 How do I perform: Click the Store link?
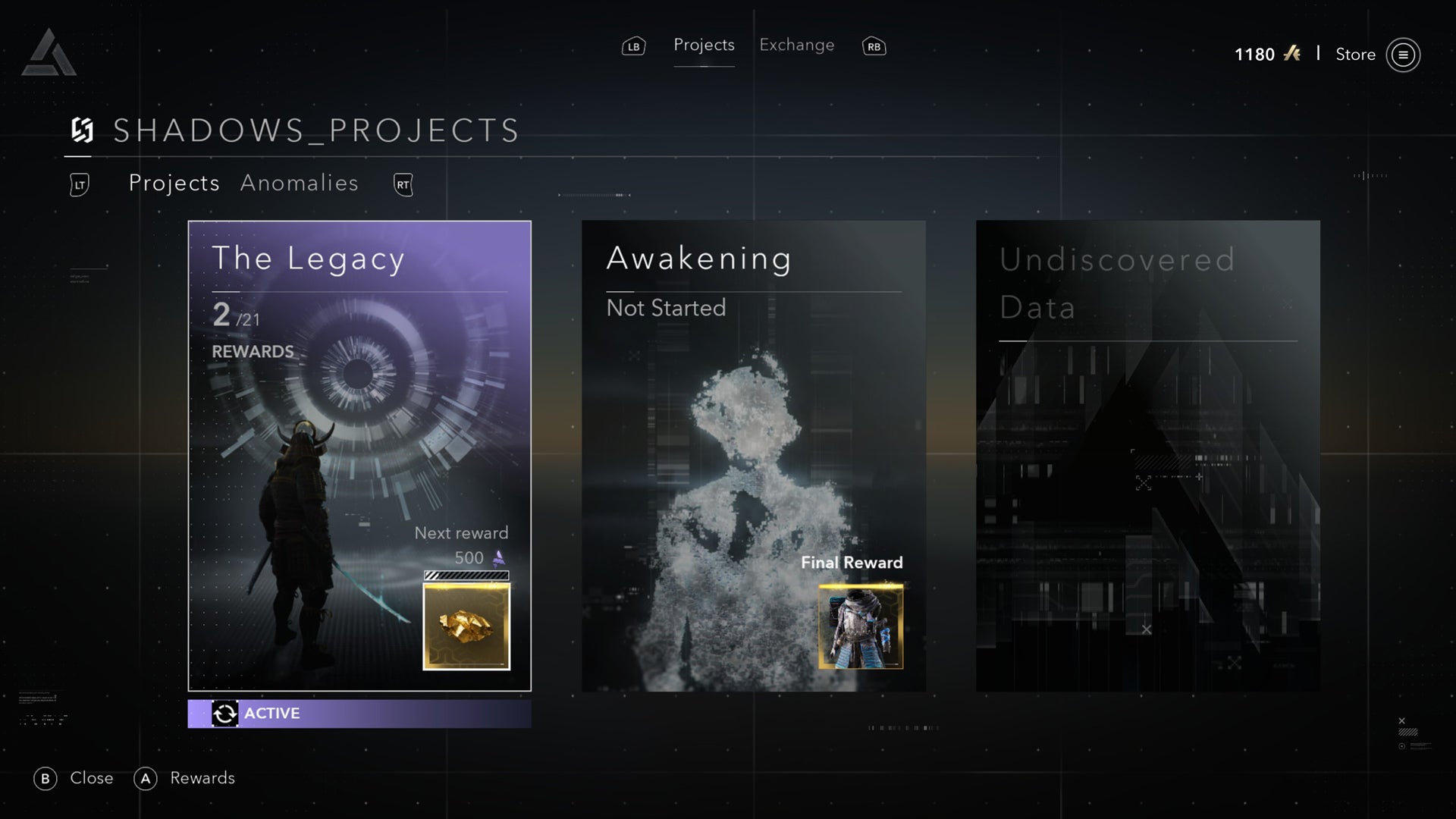click(1354, 55)
